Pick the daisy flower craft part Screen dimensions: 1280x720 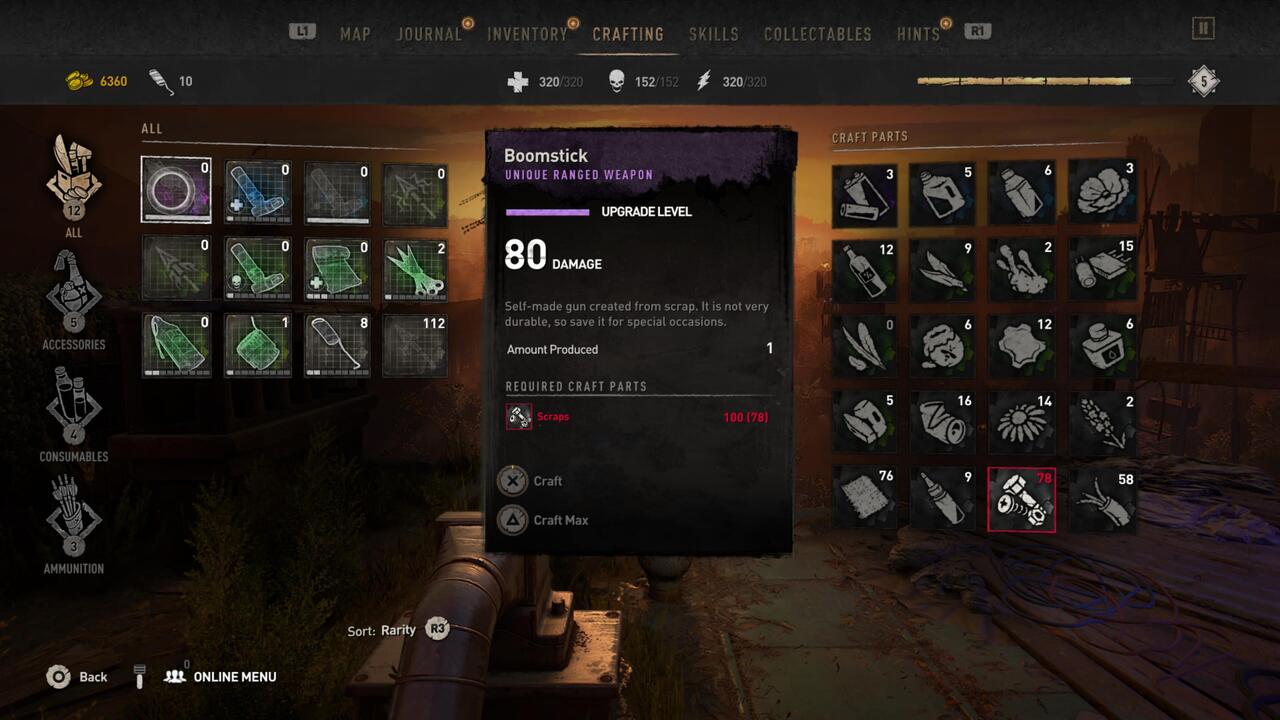[x=1021, y=423]
